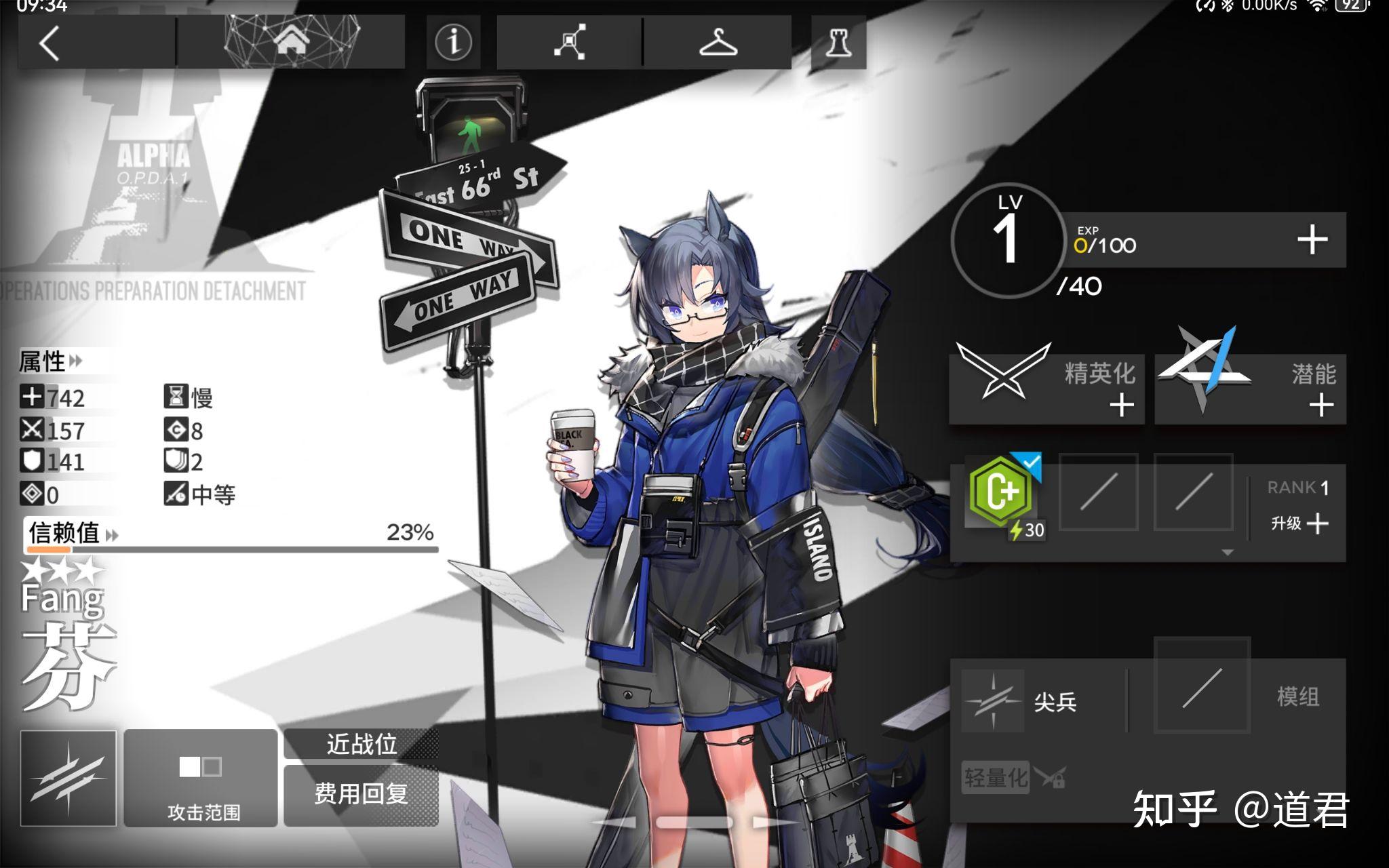The height and width of the screenshot is (868, 1389).
Task: Click the chess rook icon button
Action: pyautogui.click(x=838, y=43)
